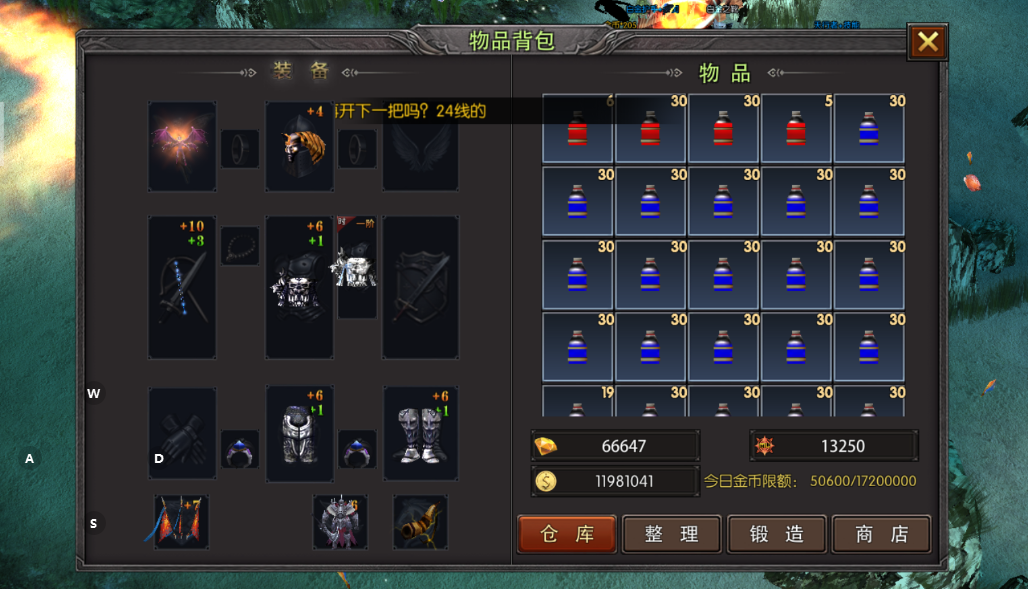Select the red potion stack of 5
The image size is (1028, 589).
796,128
